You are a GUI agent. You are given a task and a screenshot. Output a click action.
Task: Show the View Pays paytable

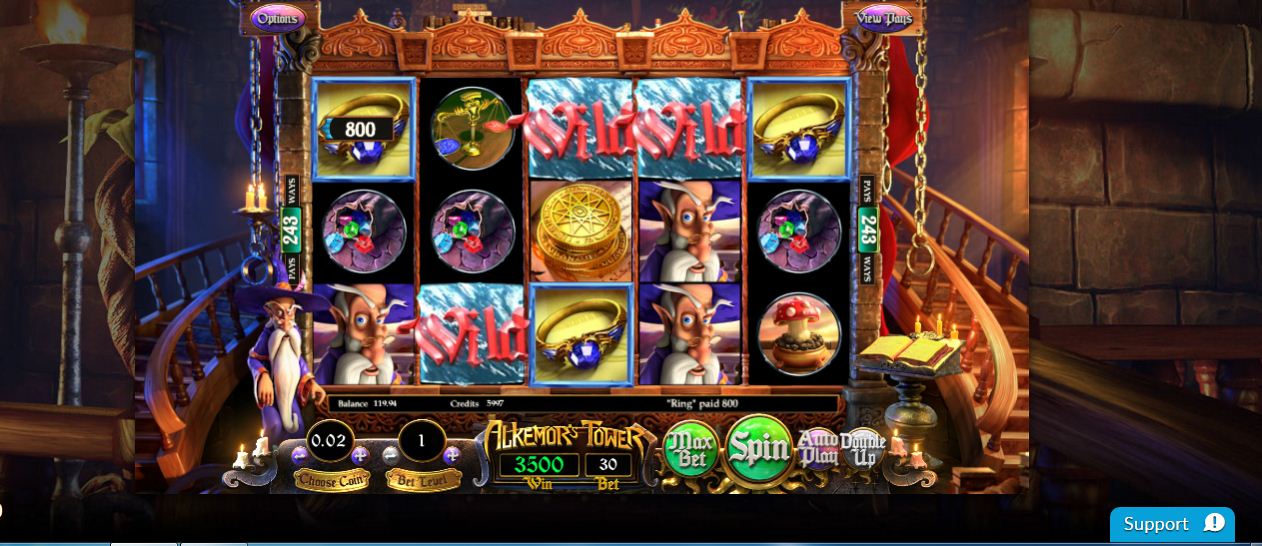pyautogui.click(x=884, y=18)
